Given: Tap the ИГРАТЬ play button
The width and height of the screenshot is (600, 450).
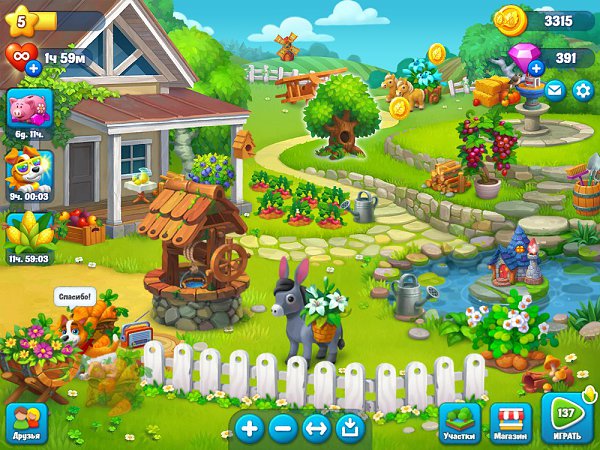Looking at the screenshot, I should [567, 419].
